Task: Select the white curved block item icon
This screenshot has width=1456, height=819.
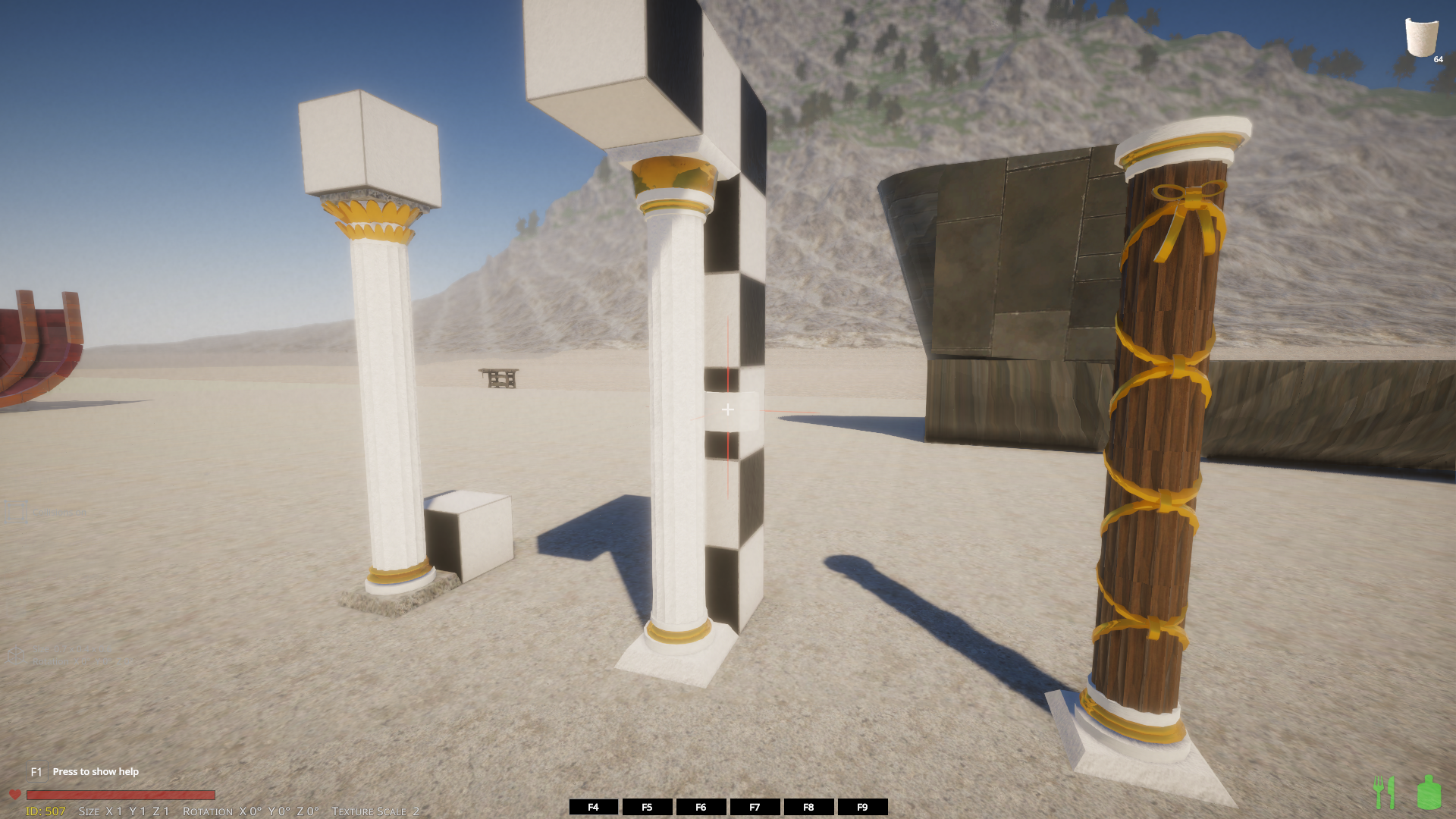Action: 1421,37
